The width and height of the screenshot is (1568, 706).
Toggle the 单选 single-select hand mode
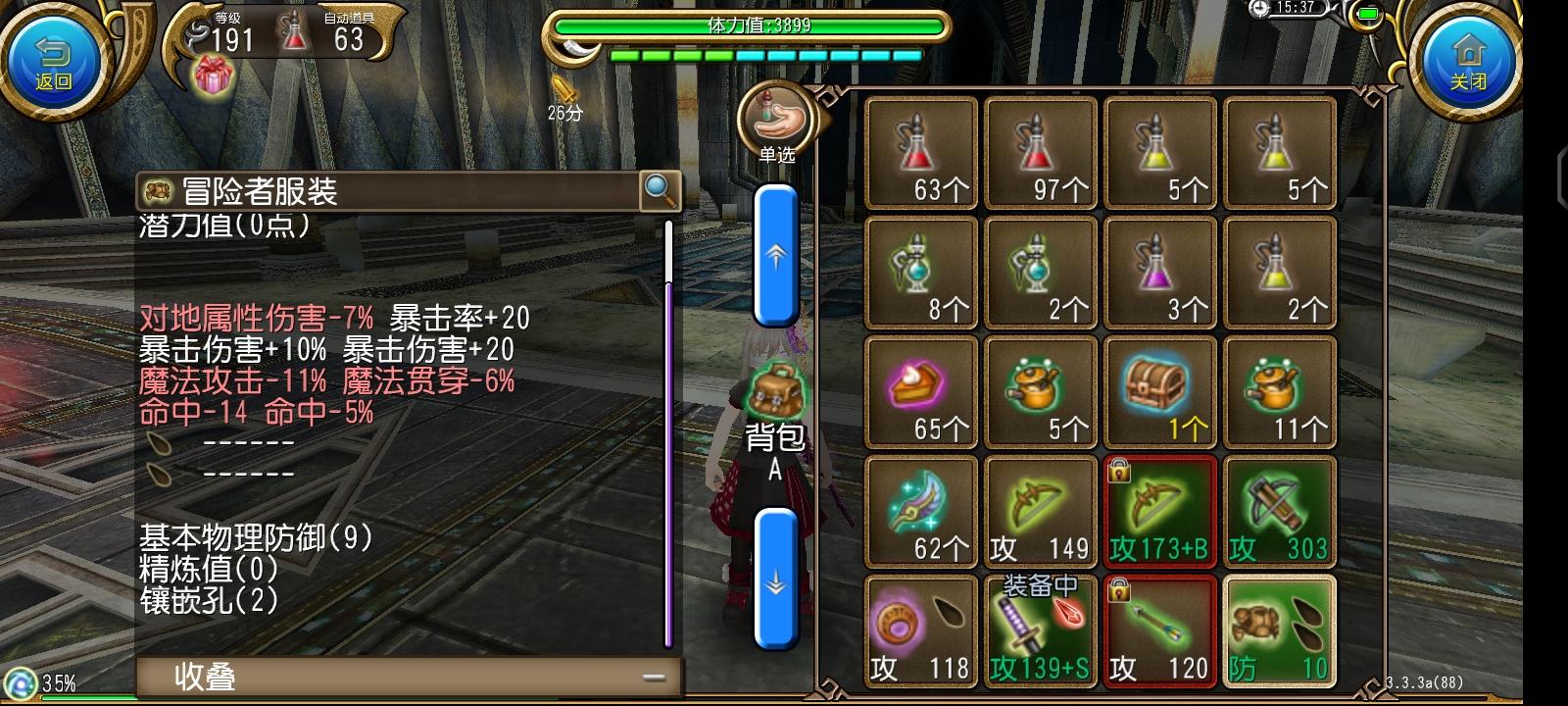click(777, 120)
